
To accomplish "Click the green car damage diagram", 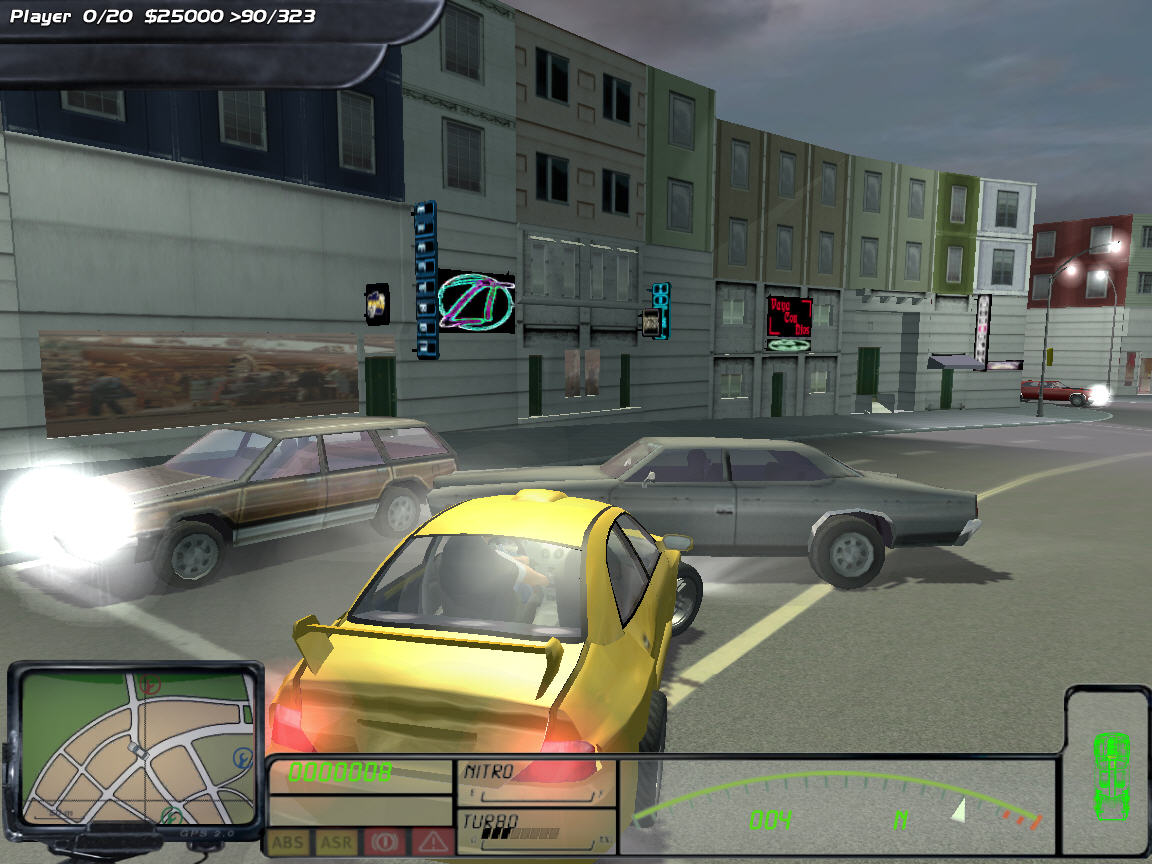I will 1110,772.
